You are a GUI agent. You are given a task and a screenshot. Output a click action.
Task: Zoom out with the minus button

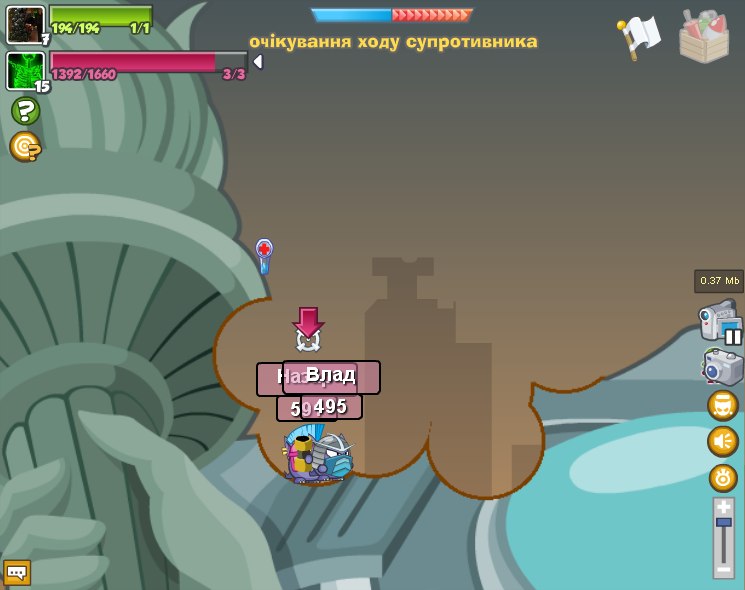pos(723,568)
